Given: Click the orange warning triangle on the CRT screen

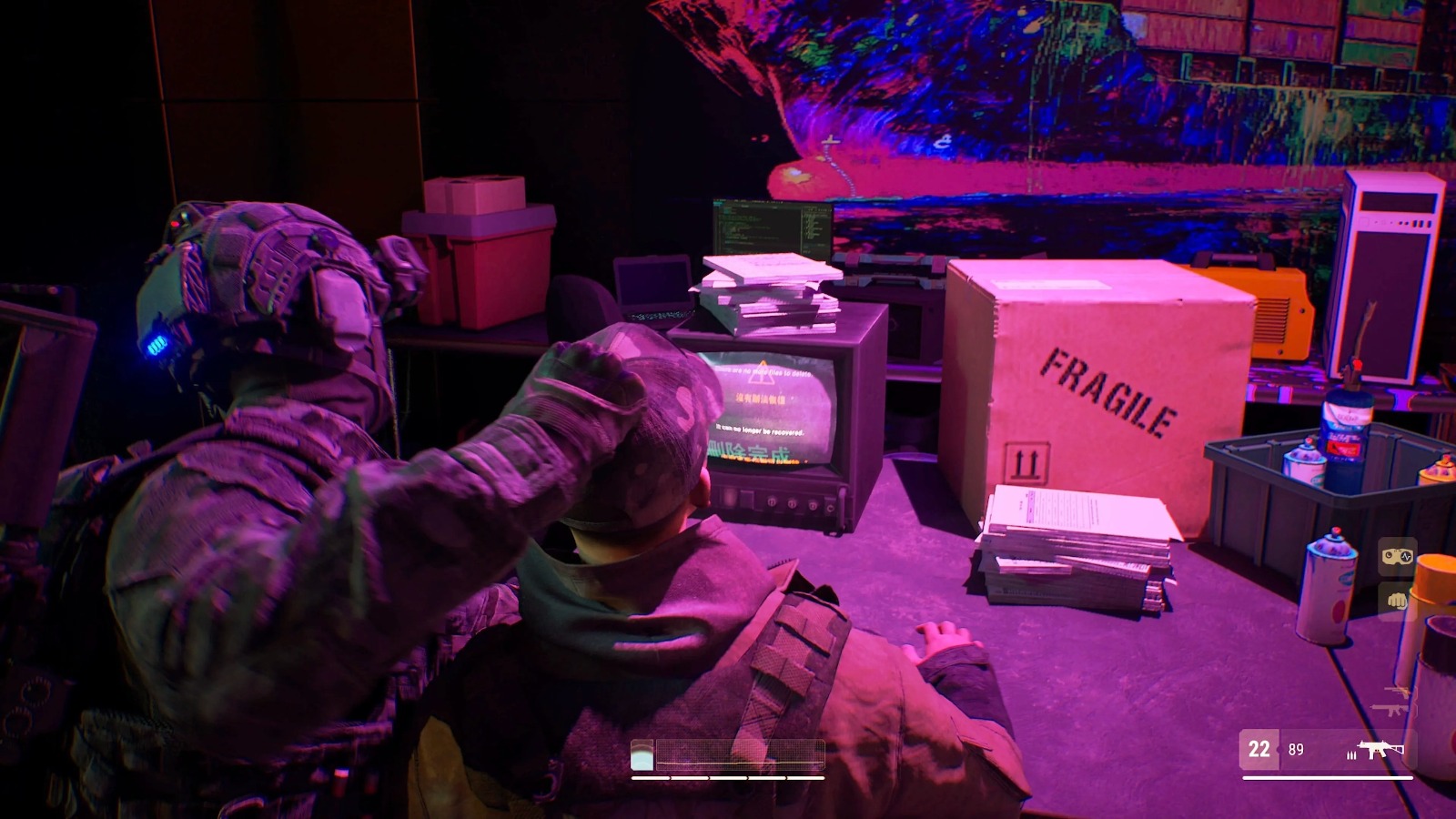Looking at the screenshot, I should point(763,371).
